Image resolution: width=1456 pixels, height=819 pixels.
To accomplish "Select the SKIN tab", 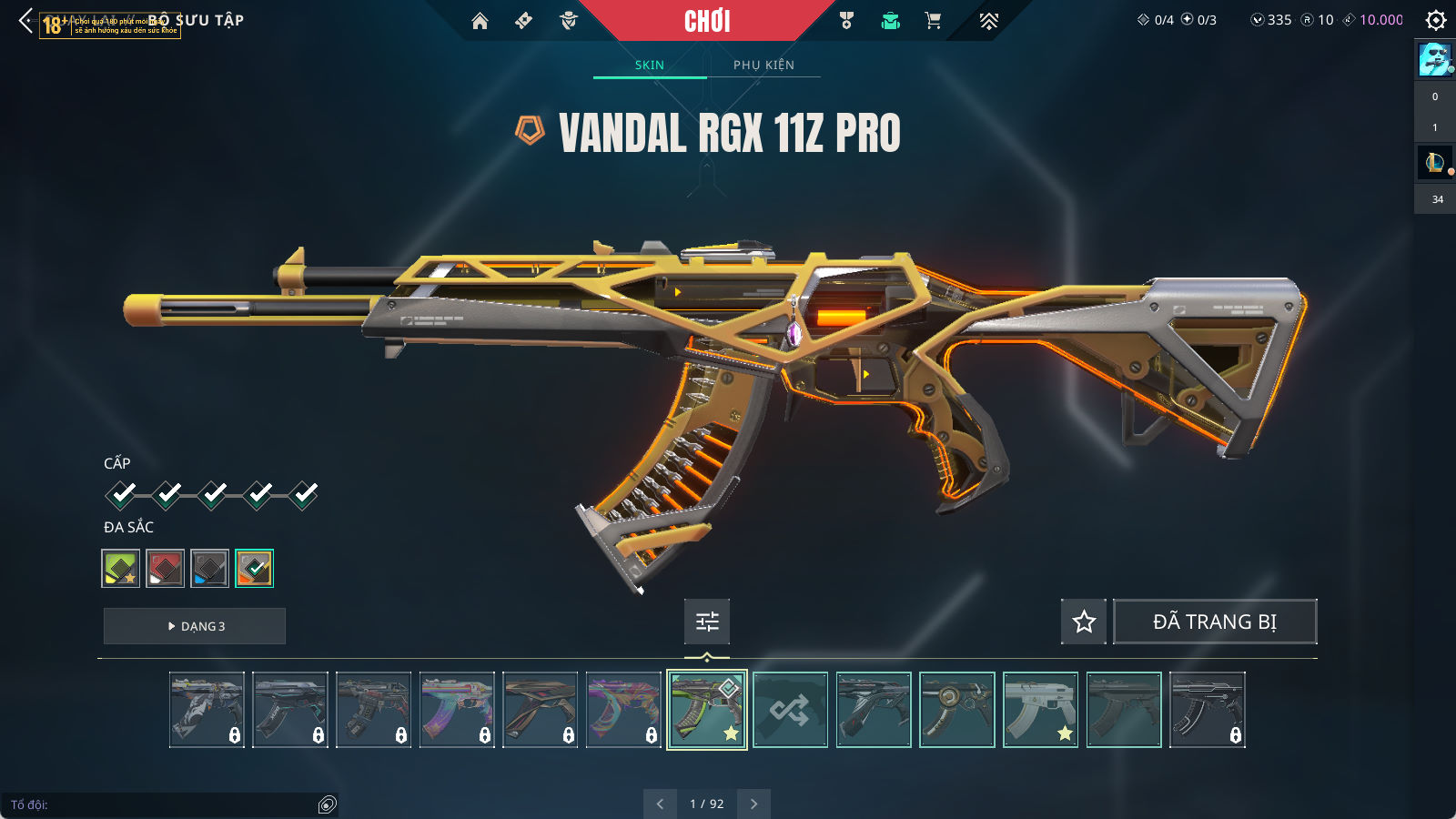I will [x=650, y=65].
